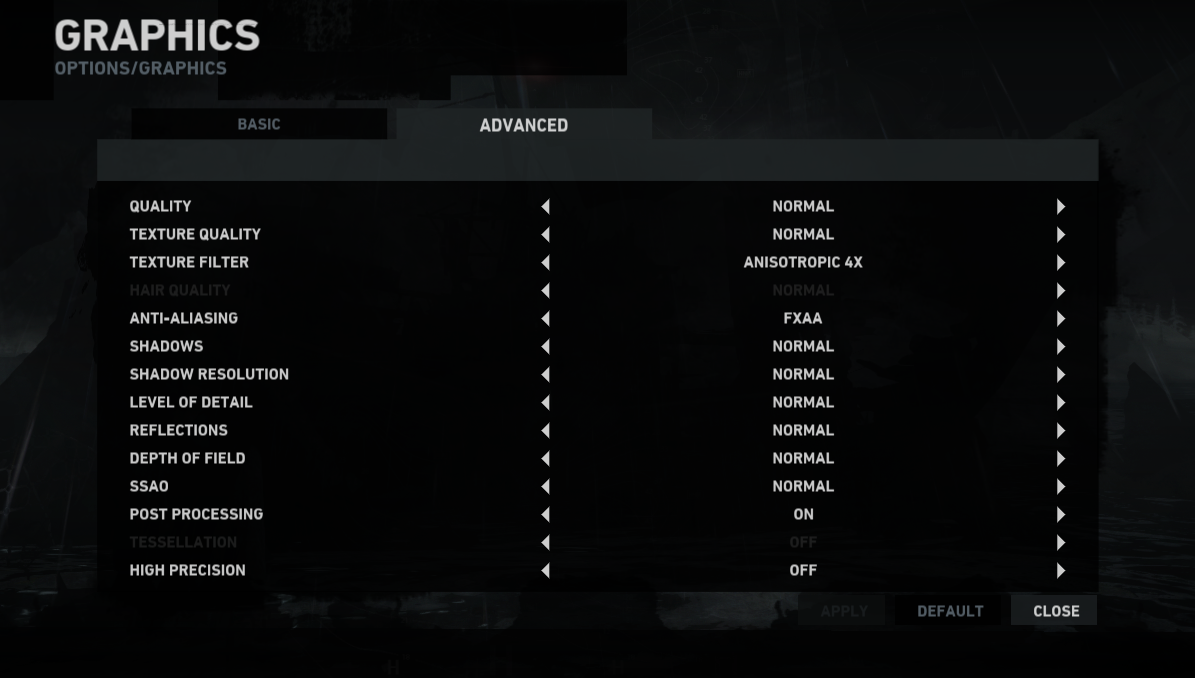The height and width of the screenshot is (678, 1195).
Task: Increase Shadow Resolution via right arrow
Action: coord(1061,375)
